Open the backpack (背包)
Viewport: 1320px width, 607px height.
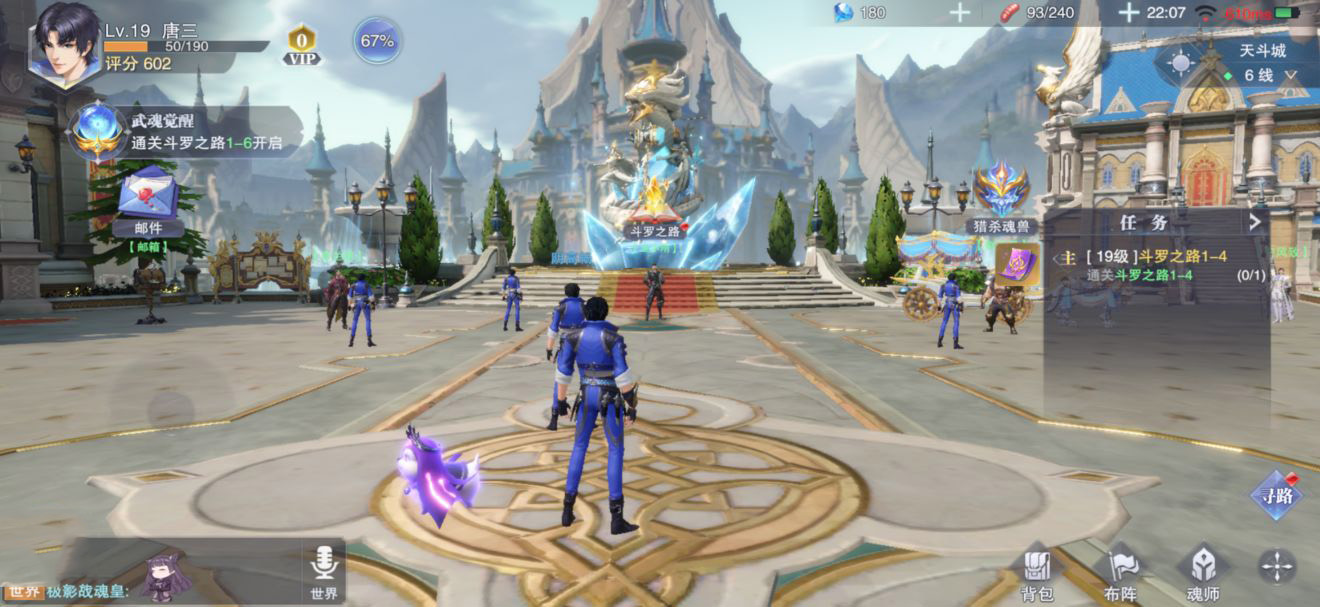(1037, 572)
